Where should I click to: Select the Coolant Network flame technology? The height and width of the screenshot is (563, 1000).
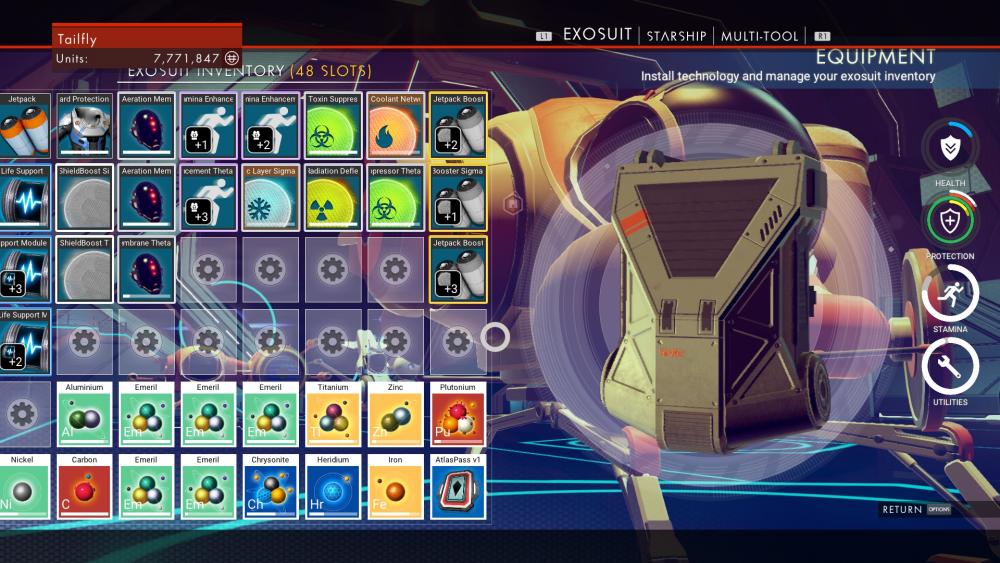click(x=395, y=126)
